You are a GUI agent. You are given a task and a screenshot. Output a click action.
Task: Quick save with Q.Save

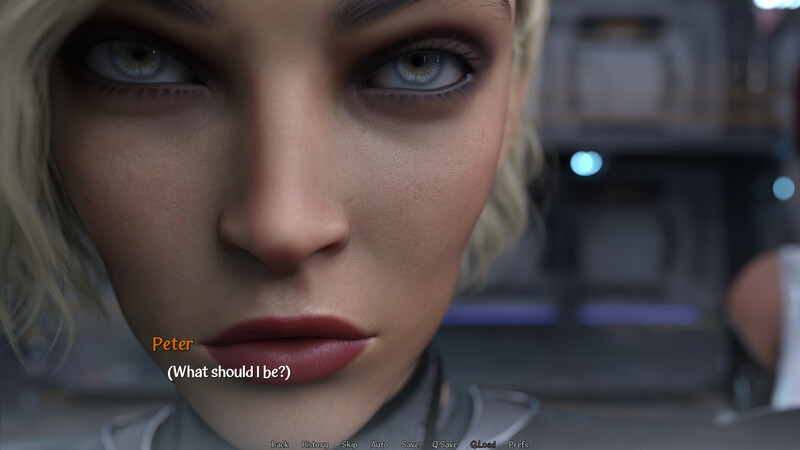click(x=444, y=444)
